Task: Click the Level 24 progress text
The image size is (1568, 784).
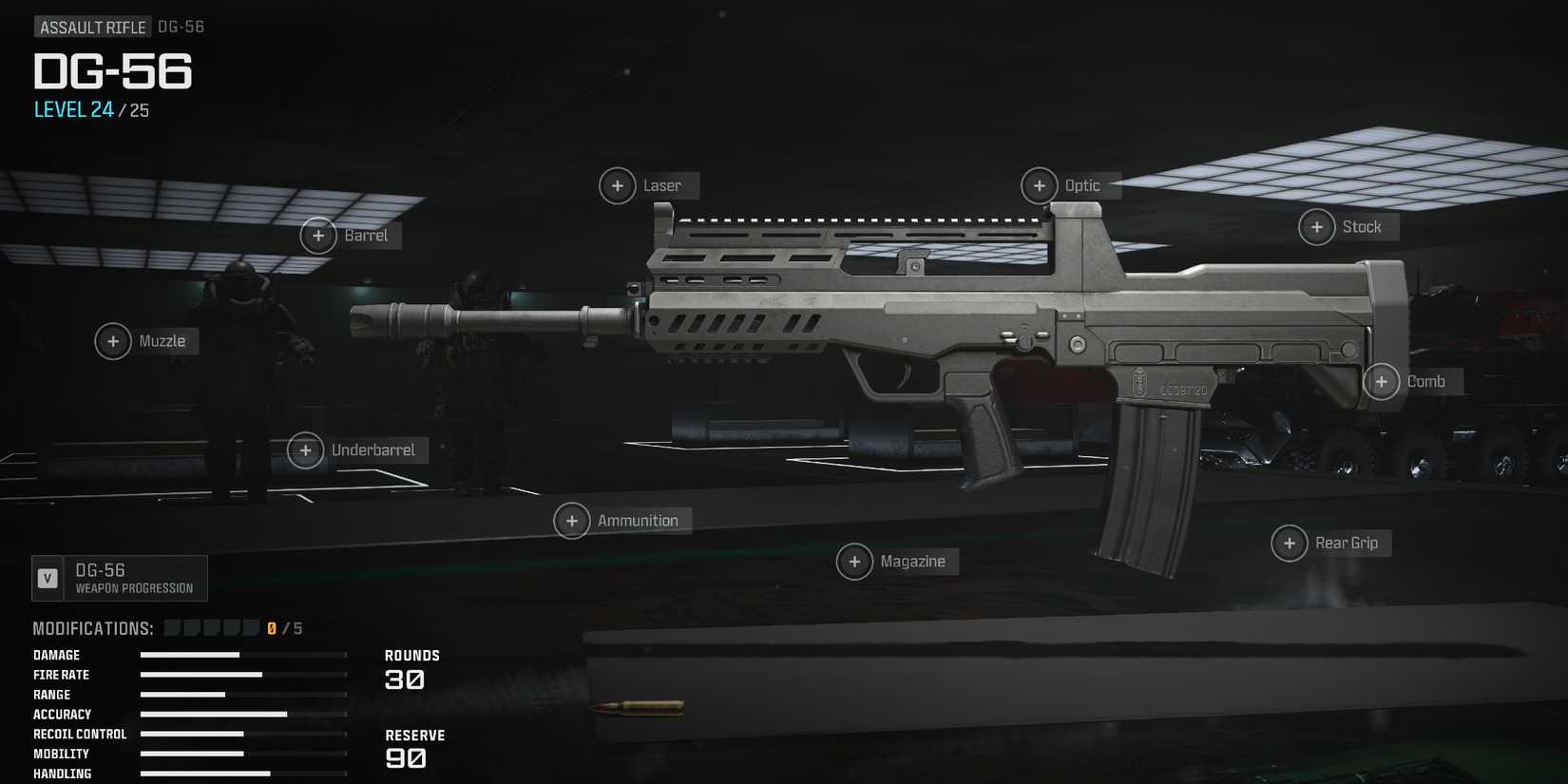Action: (x=74, y=110)
